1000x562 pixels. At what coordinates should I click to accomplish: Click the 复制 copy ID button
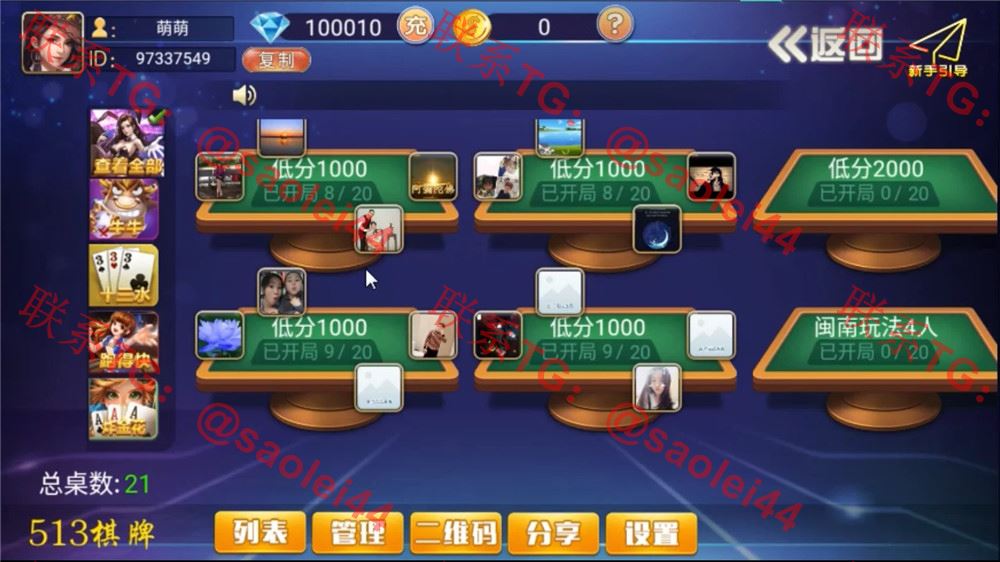tap(276, 60)
